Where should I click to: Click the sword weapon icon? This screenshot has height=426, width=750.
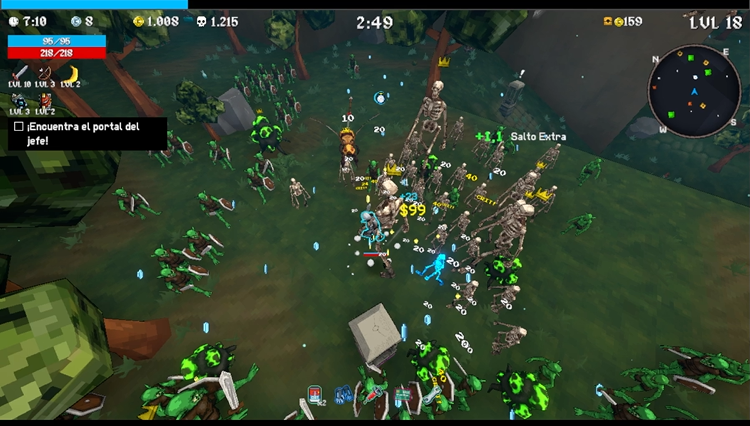pyautogui.click(x=20, y=73)
